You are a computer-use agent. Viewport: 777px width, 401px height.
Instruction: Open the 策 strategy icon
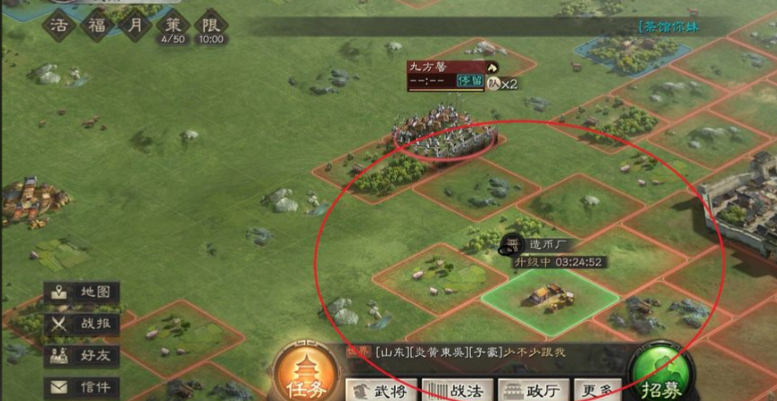[173, 23]
